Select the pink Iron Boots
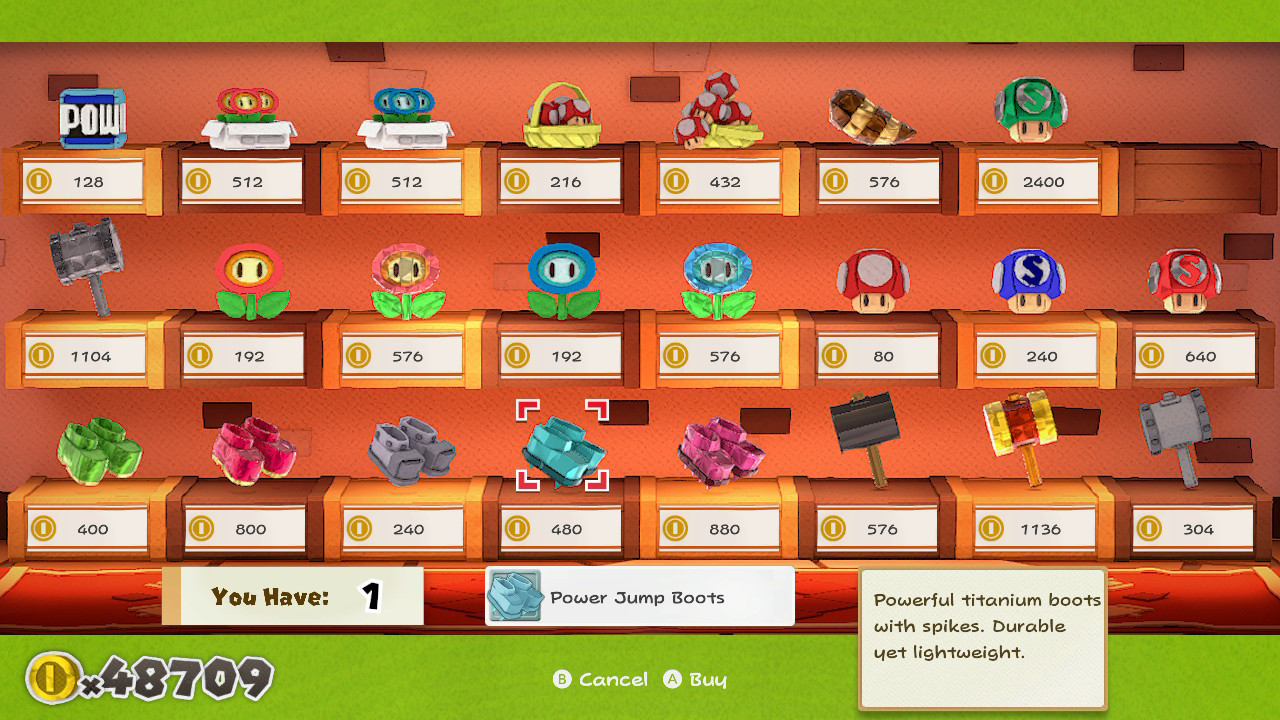Screen dimensions: 1280x720 (719, 448)
